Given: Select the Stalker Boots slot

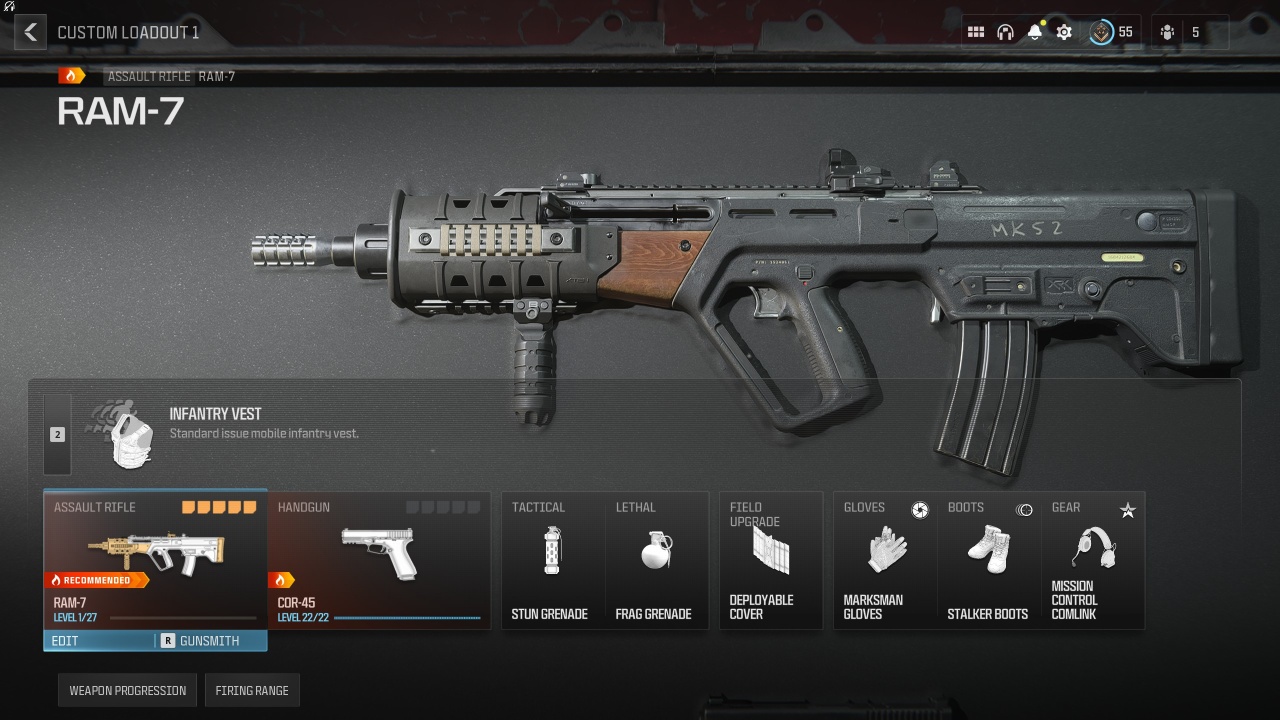Looking at the screenshot, I should tap(989, 560).
